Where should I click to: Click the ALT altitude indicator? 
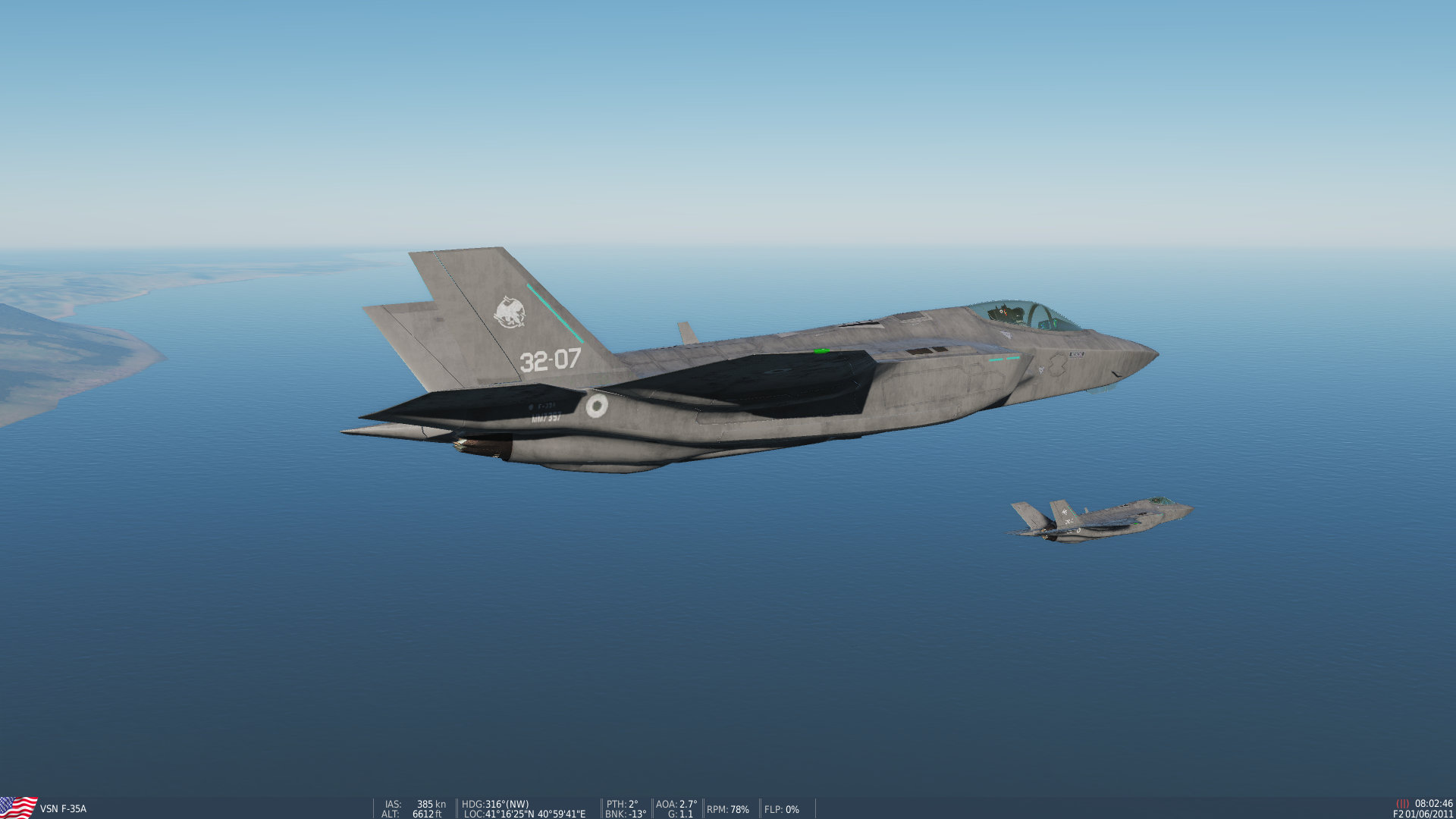point(413,814)
